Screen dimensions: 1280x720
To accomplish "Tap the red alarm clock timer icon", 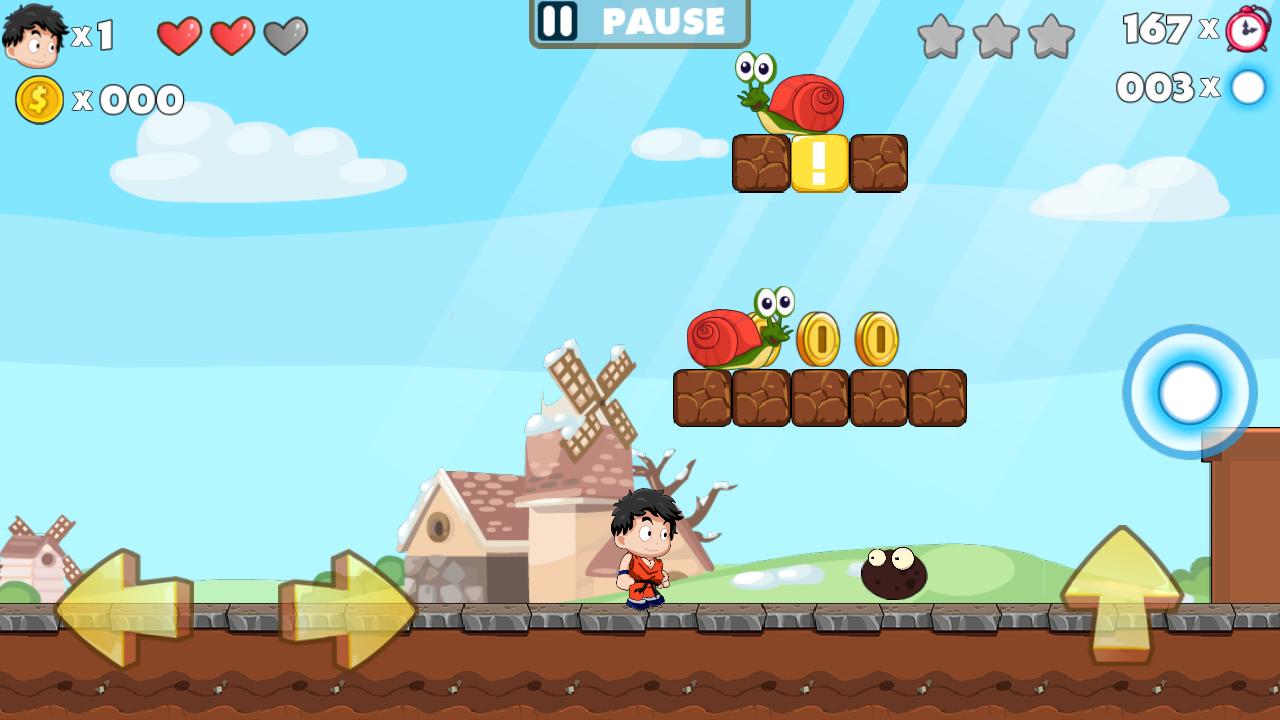I will [x=1245, y=30].
